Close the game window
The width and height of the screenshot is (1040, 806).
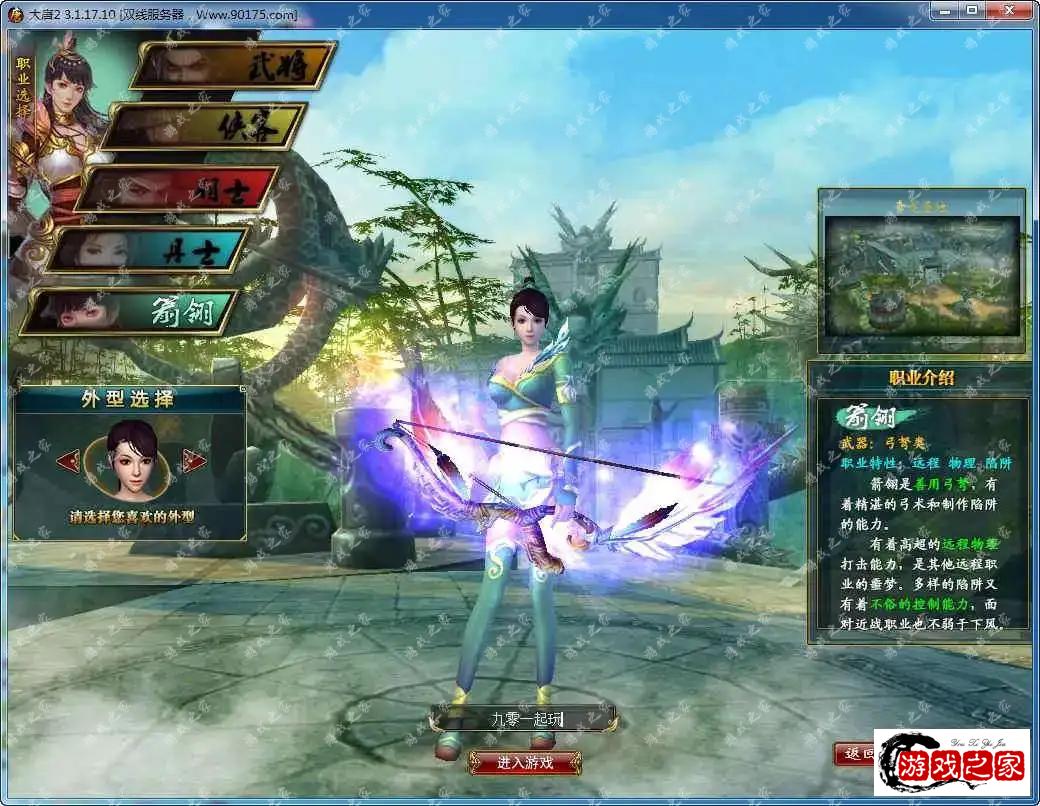point(1009,11)
